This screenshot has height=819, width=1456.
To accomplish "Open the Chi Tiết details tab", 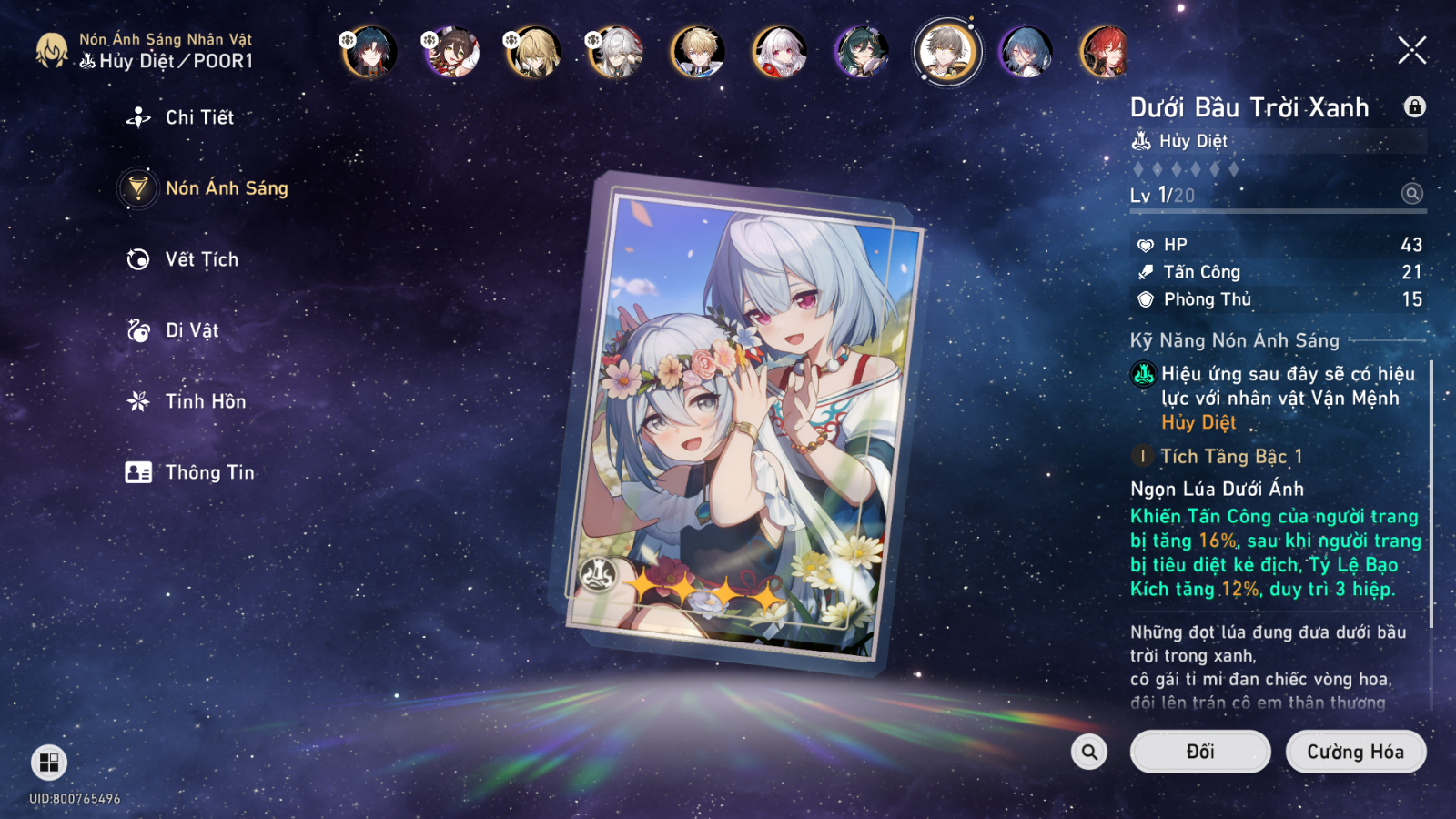I will pyautogui.click(x=198, y=117).
